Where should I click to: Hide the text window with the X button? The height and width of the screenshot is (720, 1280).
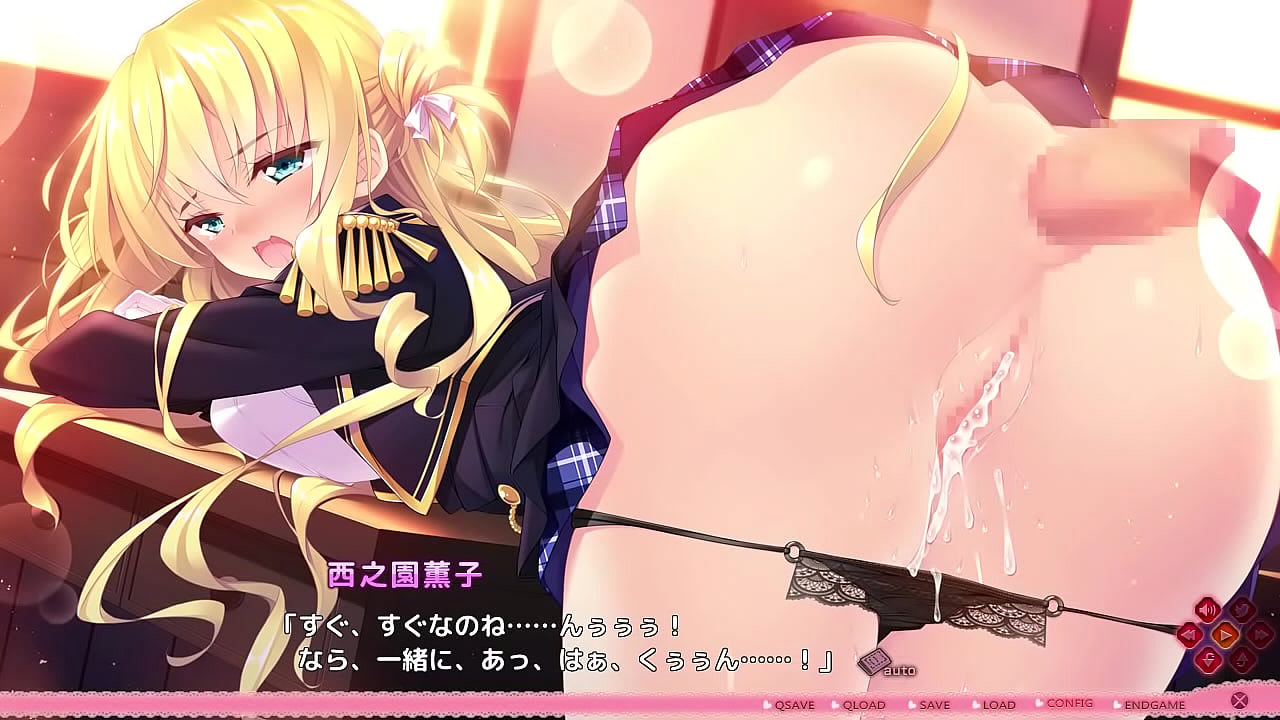click(1239, 701)
